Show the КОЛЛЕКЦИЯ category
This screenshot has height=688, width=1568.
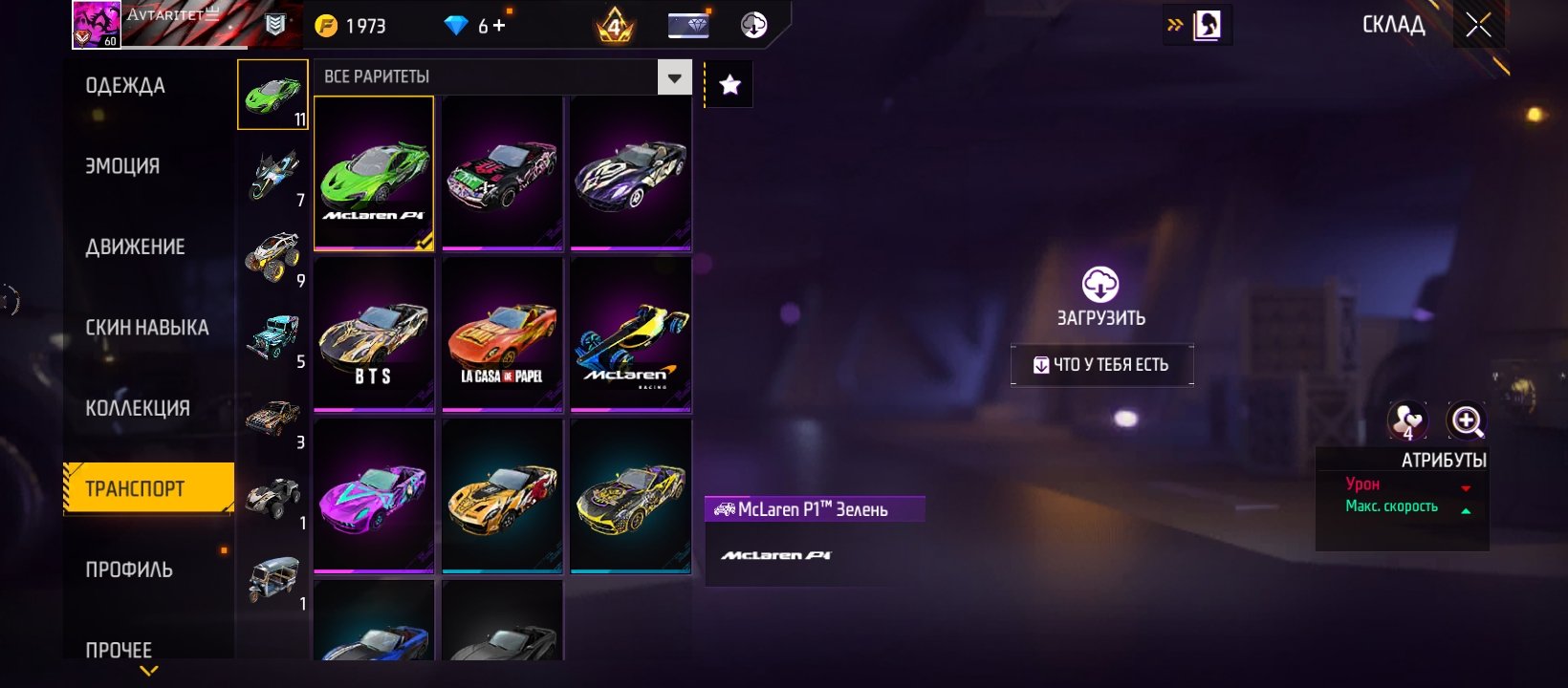point(138,408)
